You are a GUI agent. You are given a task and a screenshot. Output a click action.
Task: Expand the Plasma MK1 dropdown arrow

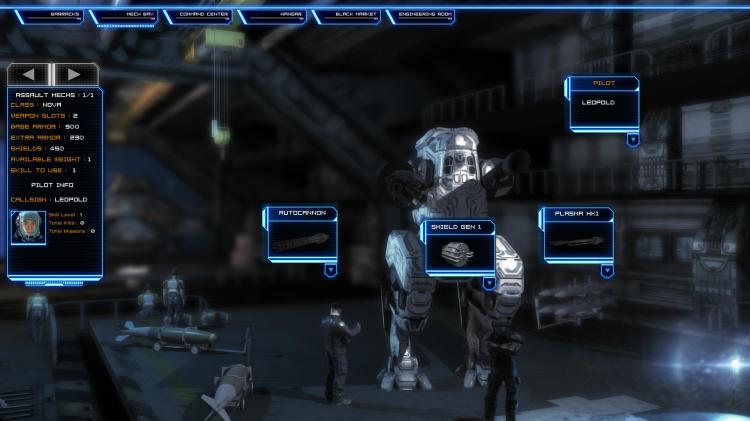tap(607, 270)
